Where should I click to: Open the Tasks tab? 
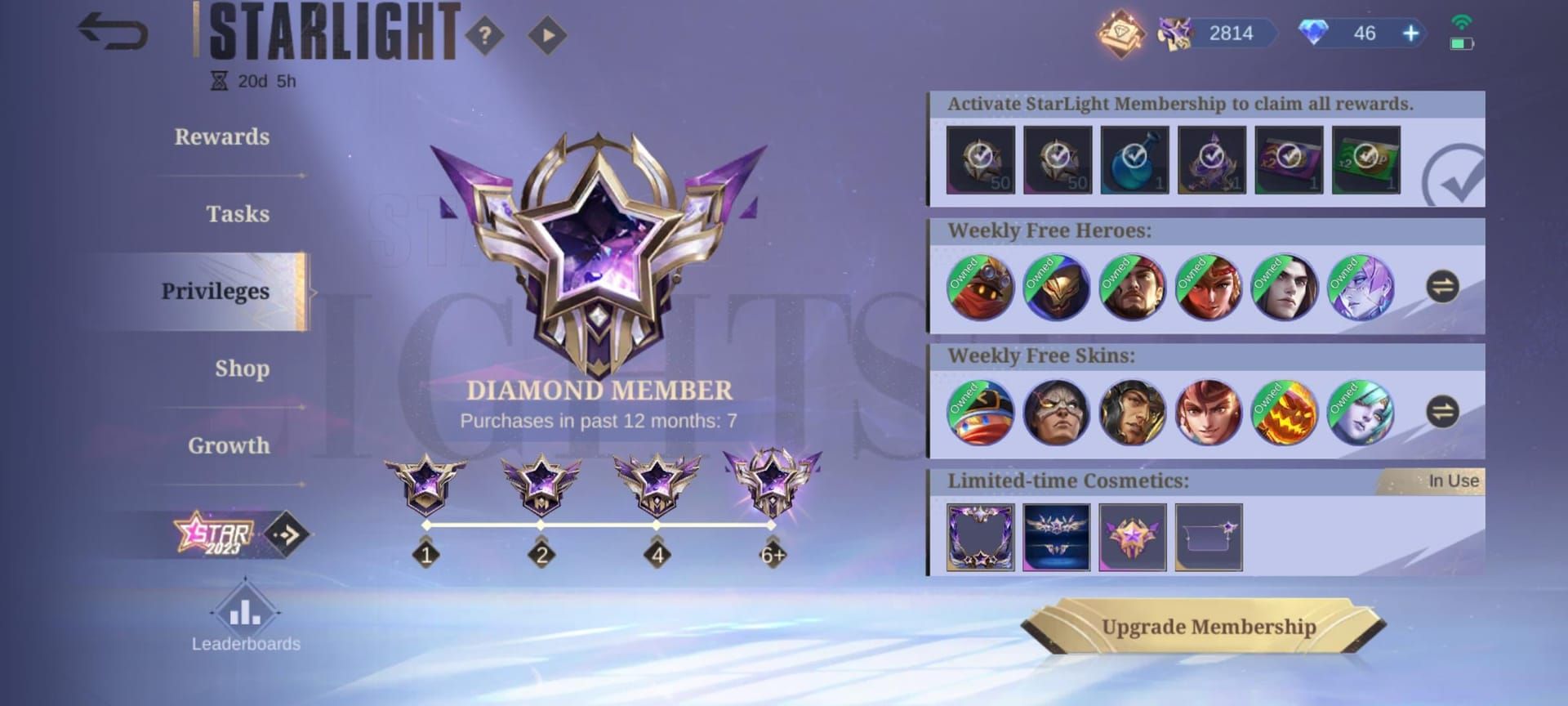click(x=236, y=214)
